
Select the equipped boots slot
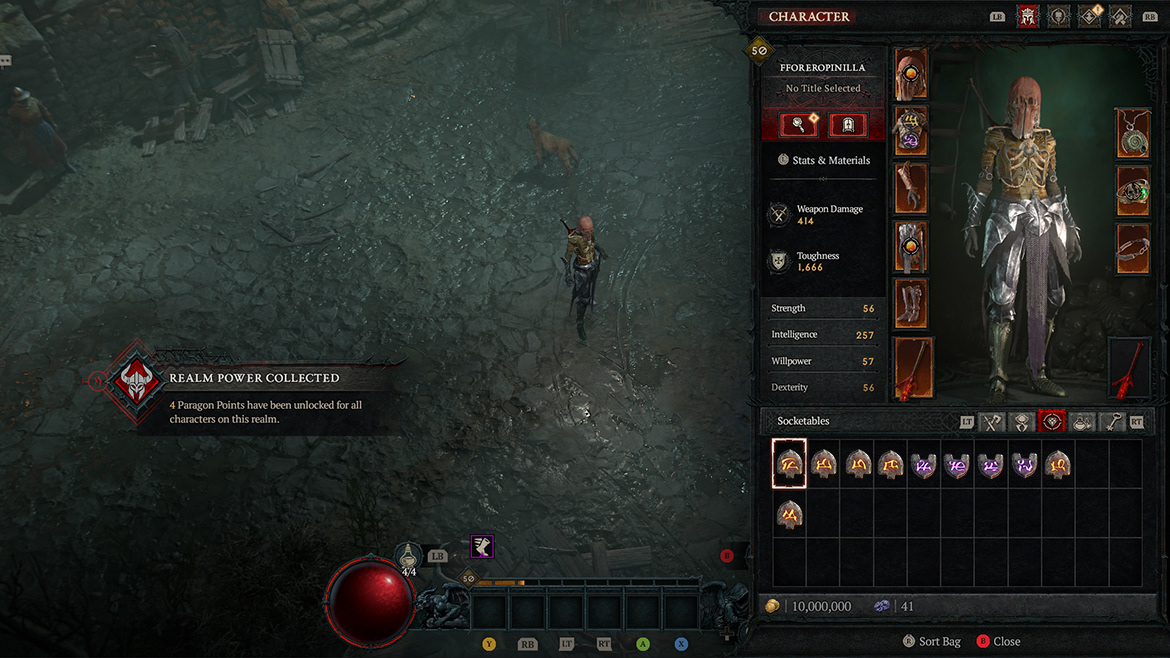[911, 303]
